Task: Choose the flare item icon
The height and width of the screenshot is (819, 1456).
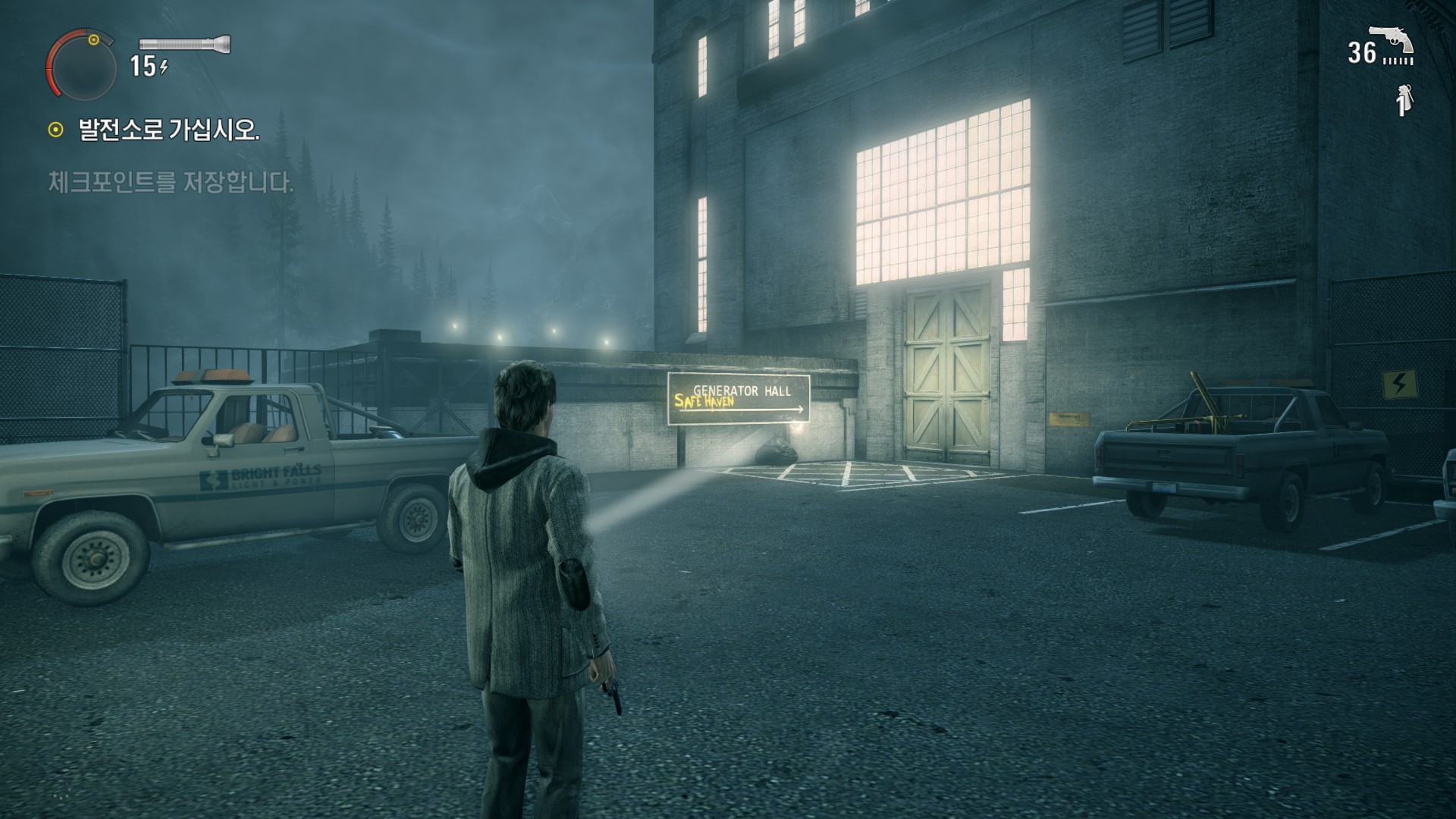Action: coord(1404,100)
